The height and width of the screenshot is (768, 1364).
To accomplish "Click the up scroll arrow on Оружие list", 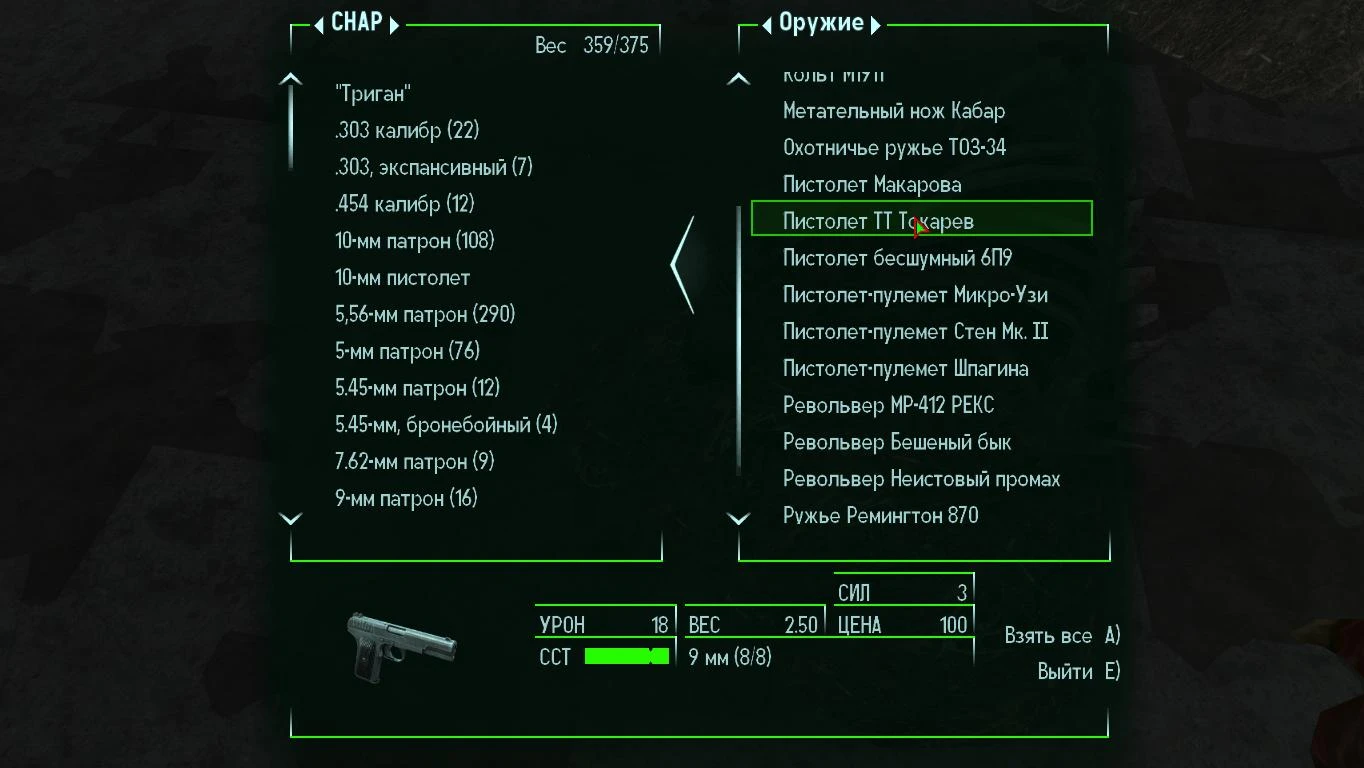I will click(x=738, y=77).
